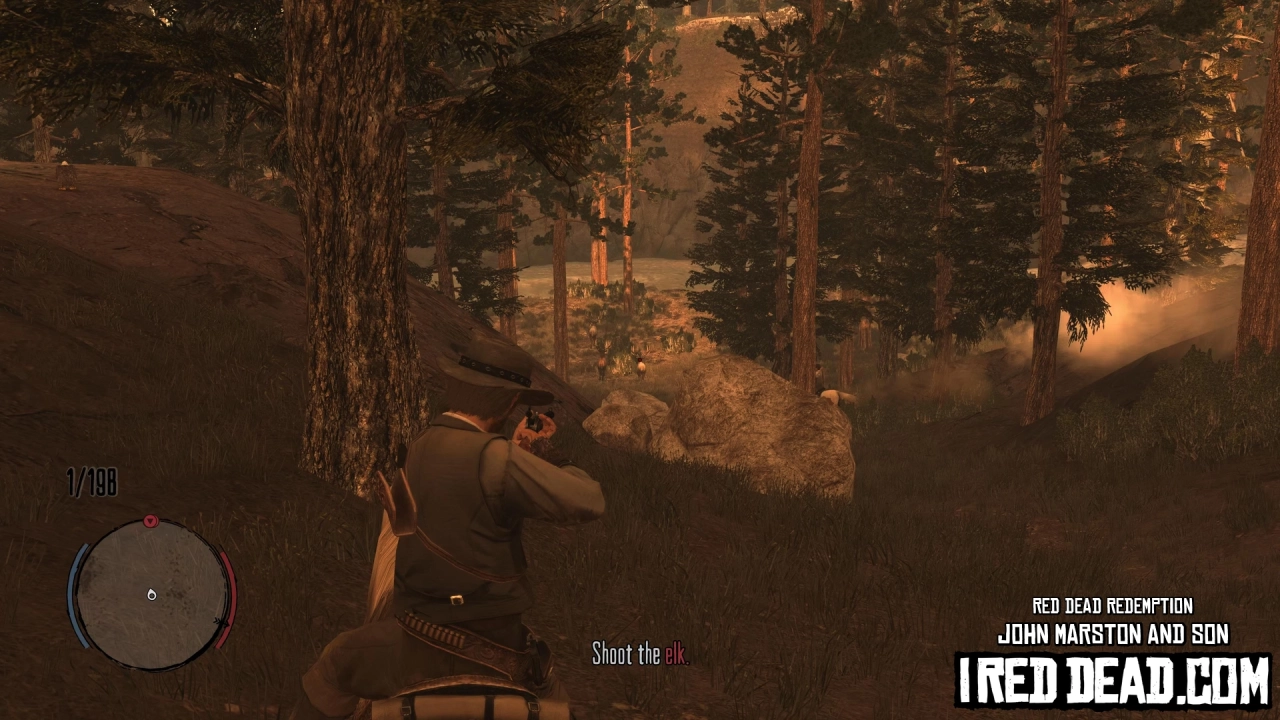
Task: Select the white player arrow on the minimap
Action: point(151,595)
